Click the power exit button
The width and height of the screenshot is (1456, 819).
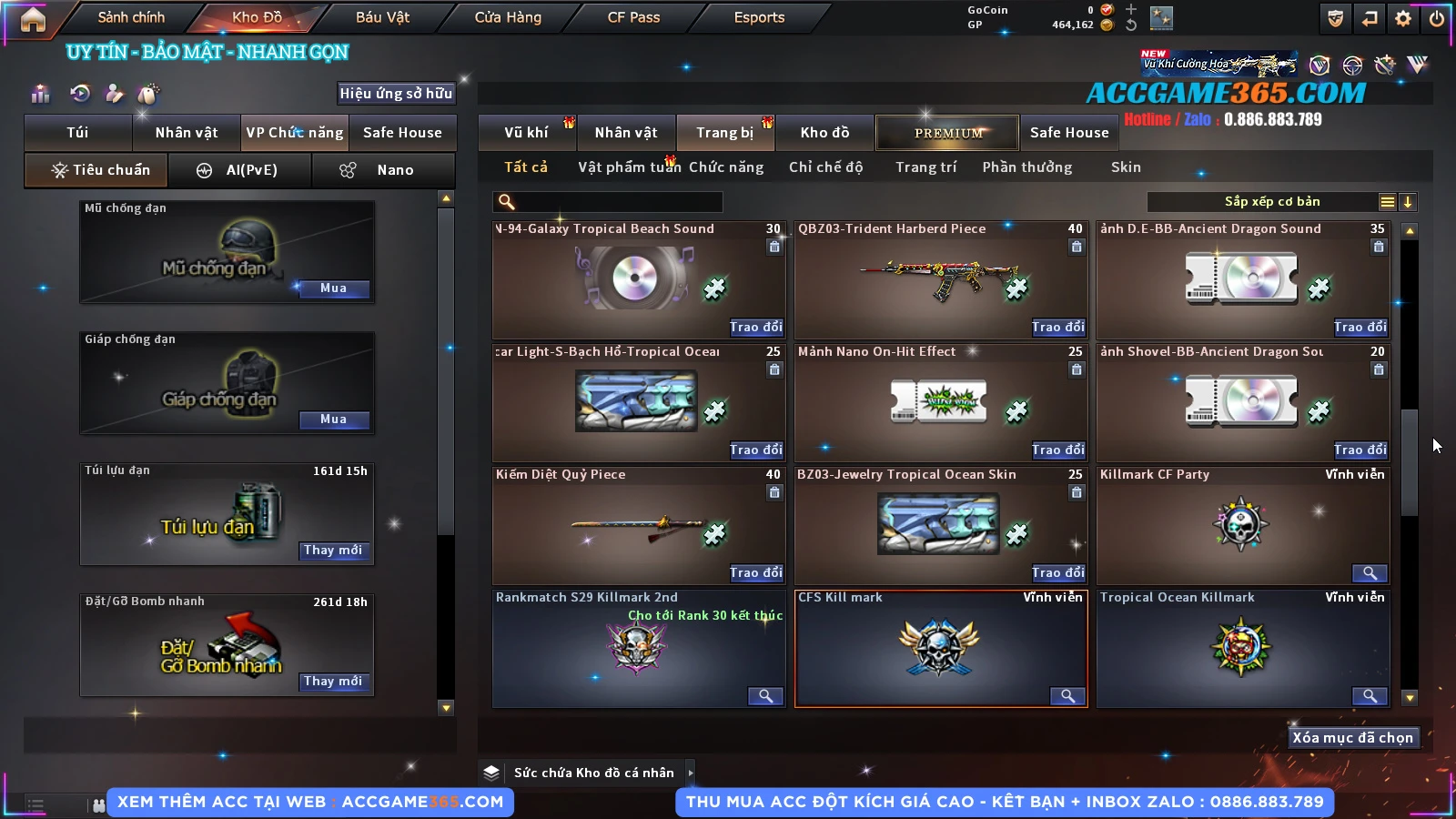point(1436,18)
